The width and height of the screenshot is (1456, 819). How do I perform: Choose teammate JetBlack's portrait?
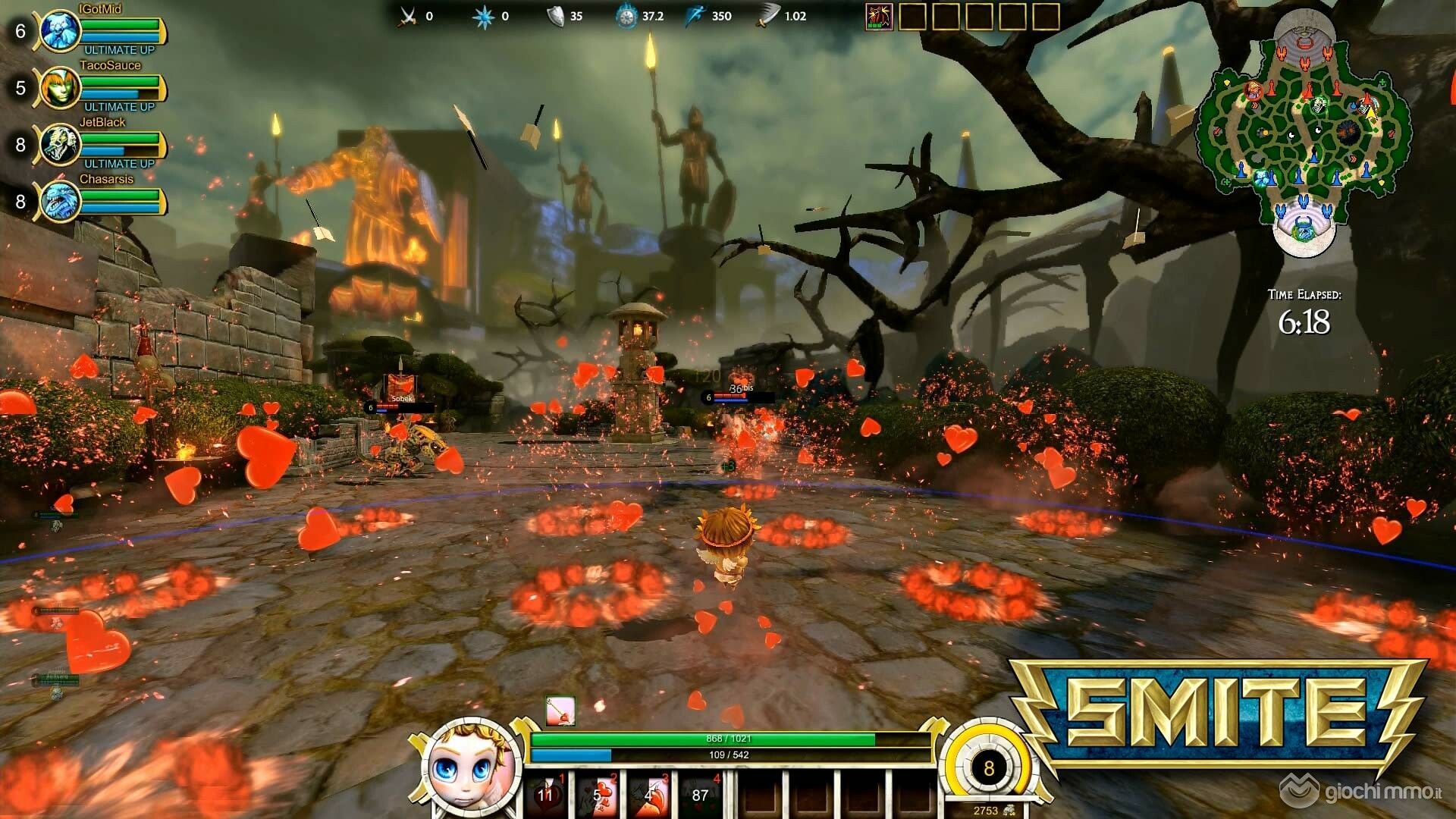61,145
